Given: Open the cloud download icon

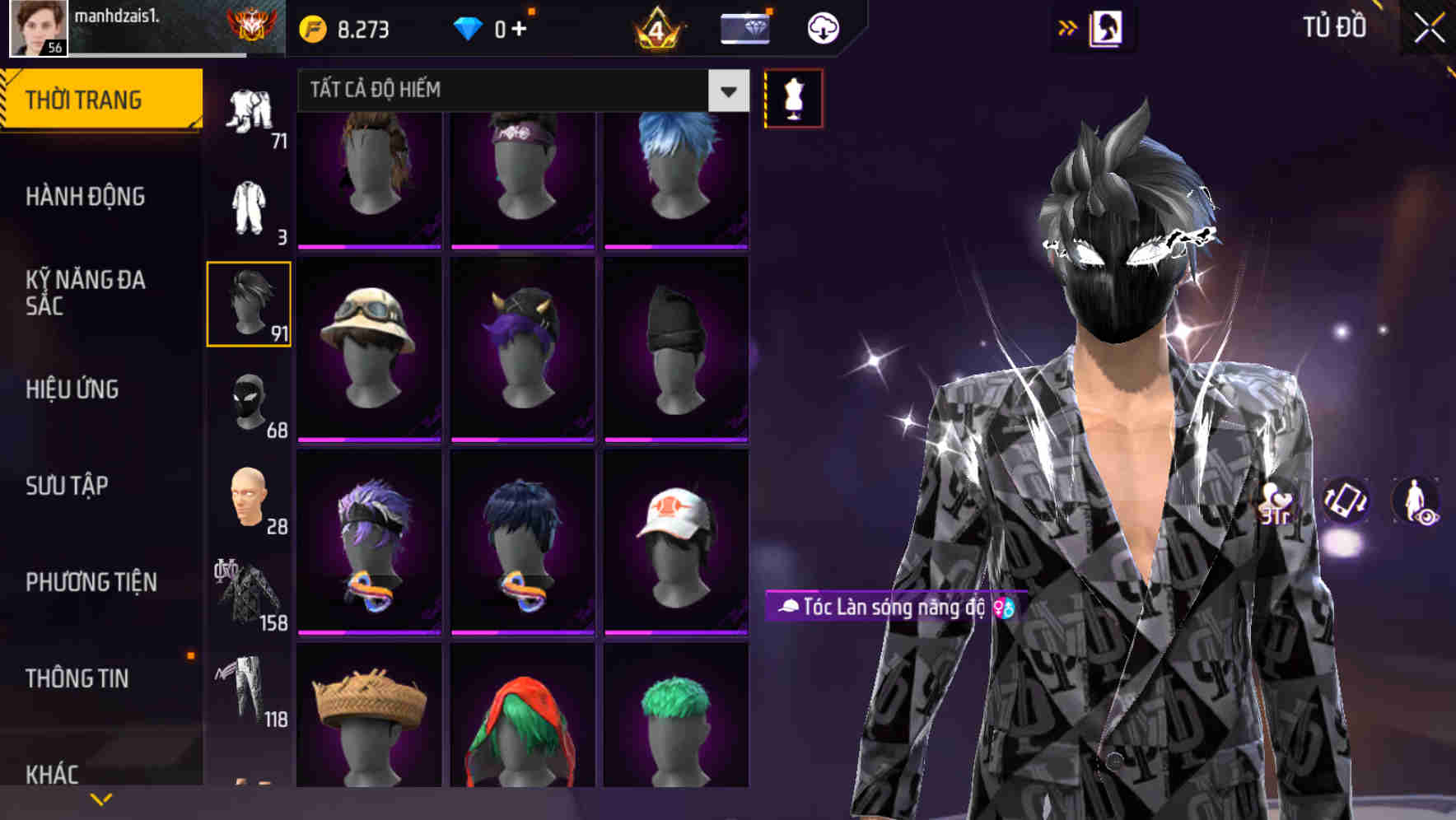Looking at the screenshot, I should (x=822, y=27).
